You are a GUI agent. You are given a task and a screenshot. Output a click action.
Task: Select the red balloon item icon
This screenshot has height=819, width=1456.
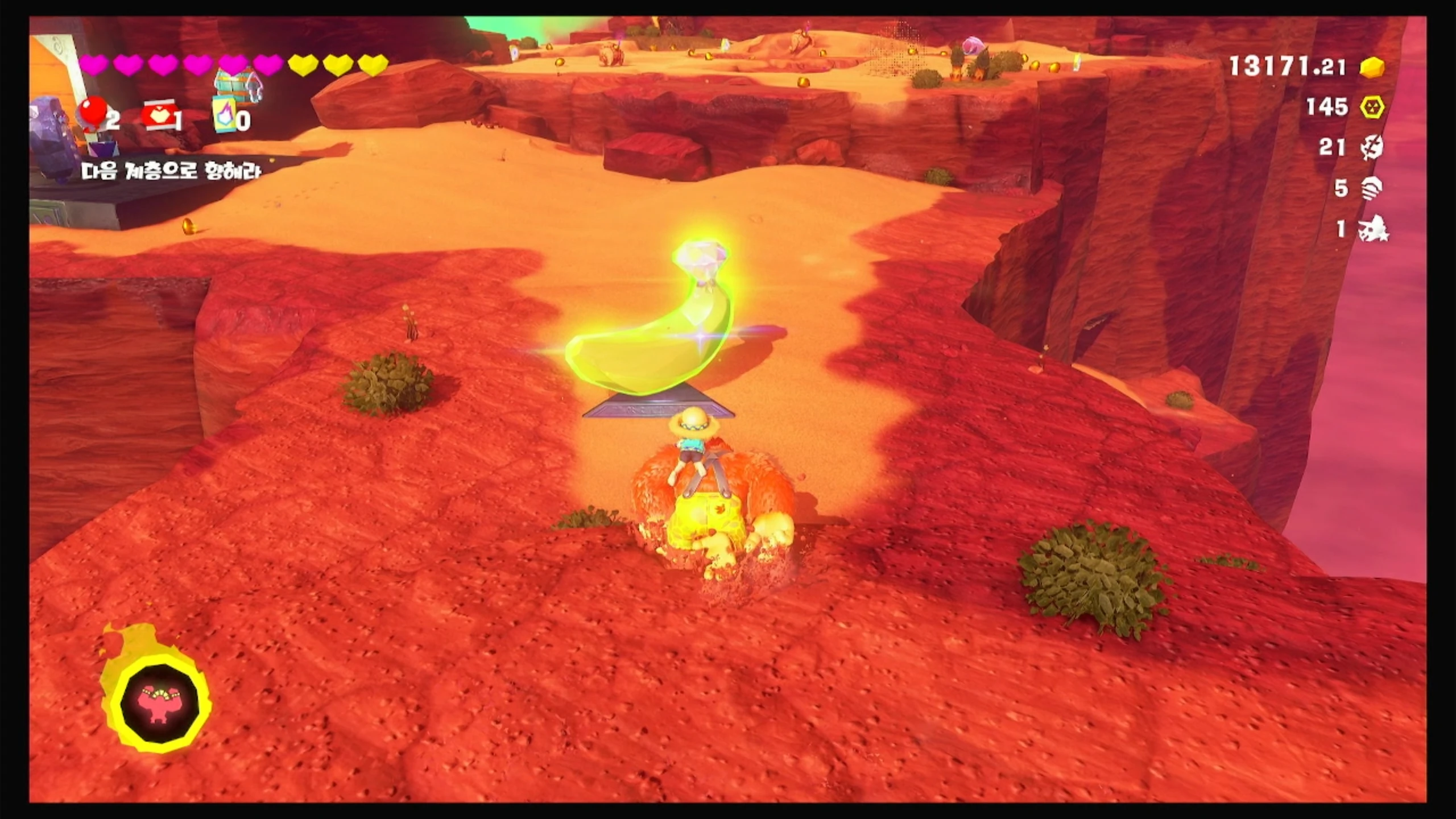(92, 114)
